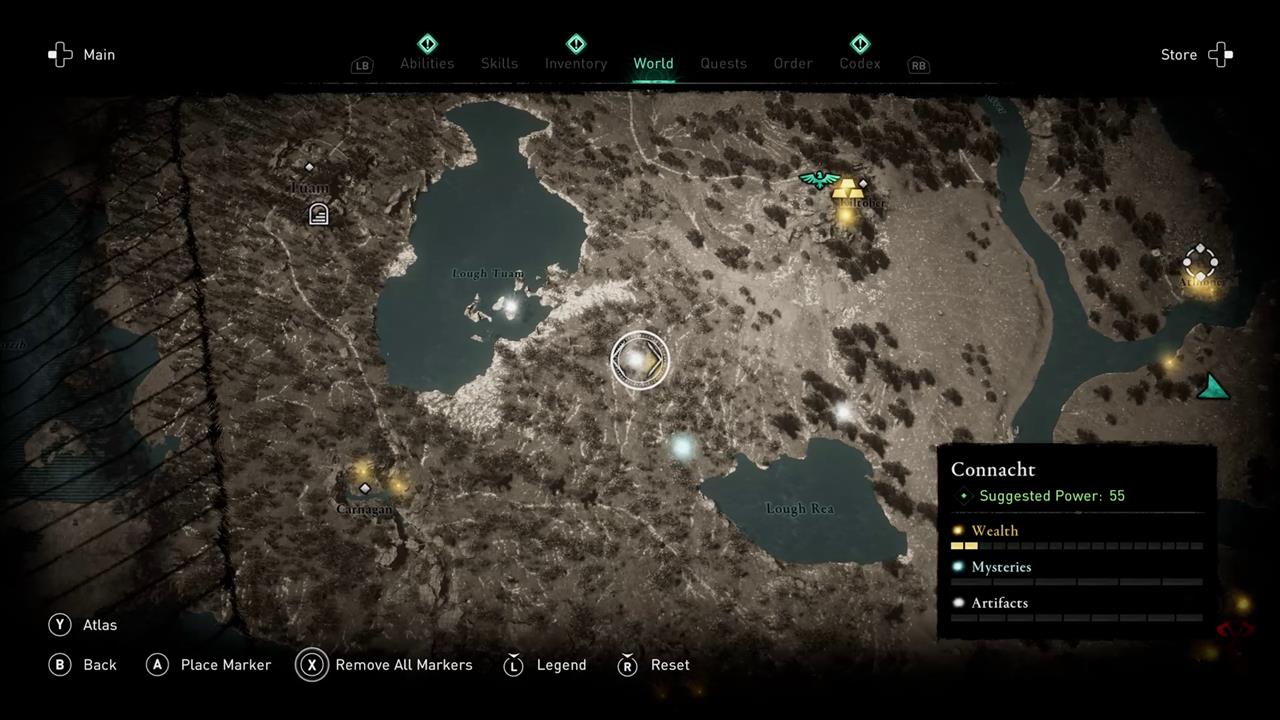Open the Codex tab
This screenshot has width=1280, height=720.
click(860, 63)
